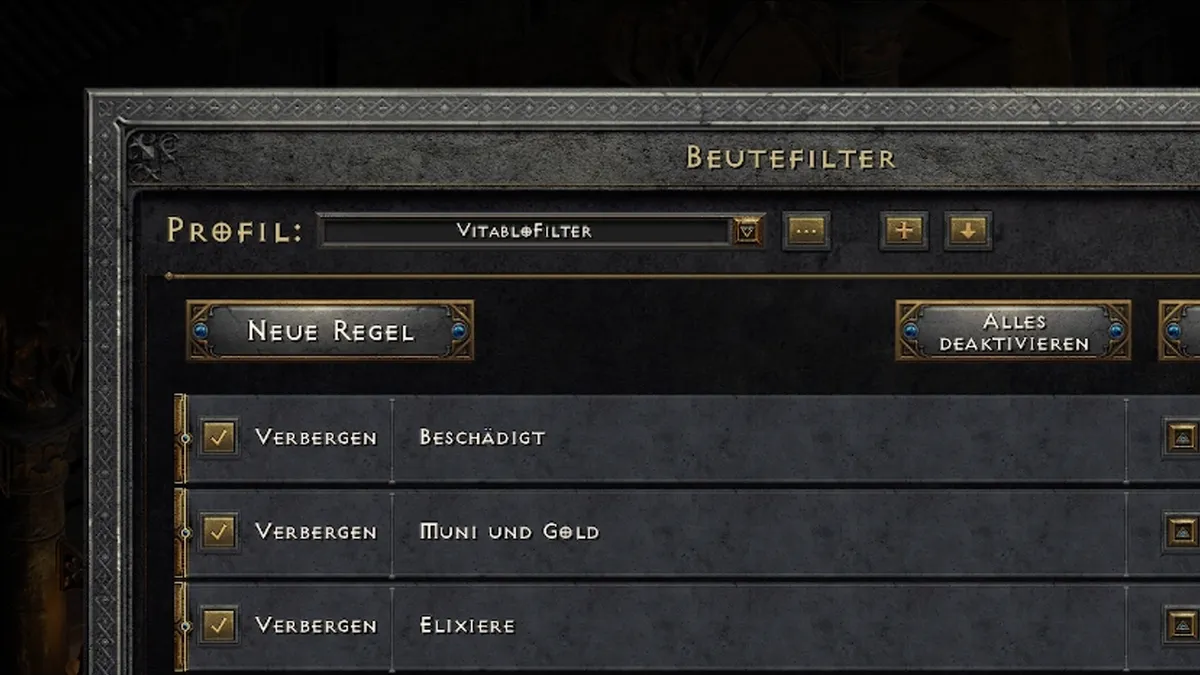Viewport: 1200px width, 675px height.
Task: Add a new profile with plus button
Action: coord(904,232)
